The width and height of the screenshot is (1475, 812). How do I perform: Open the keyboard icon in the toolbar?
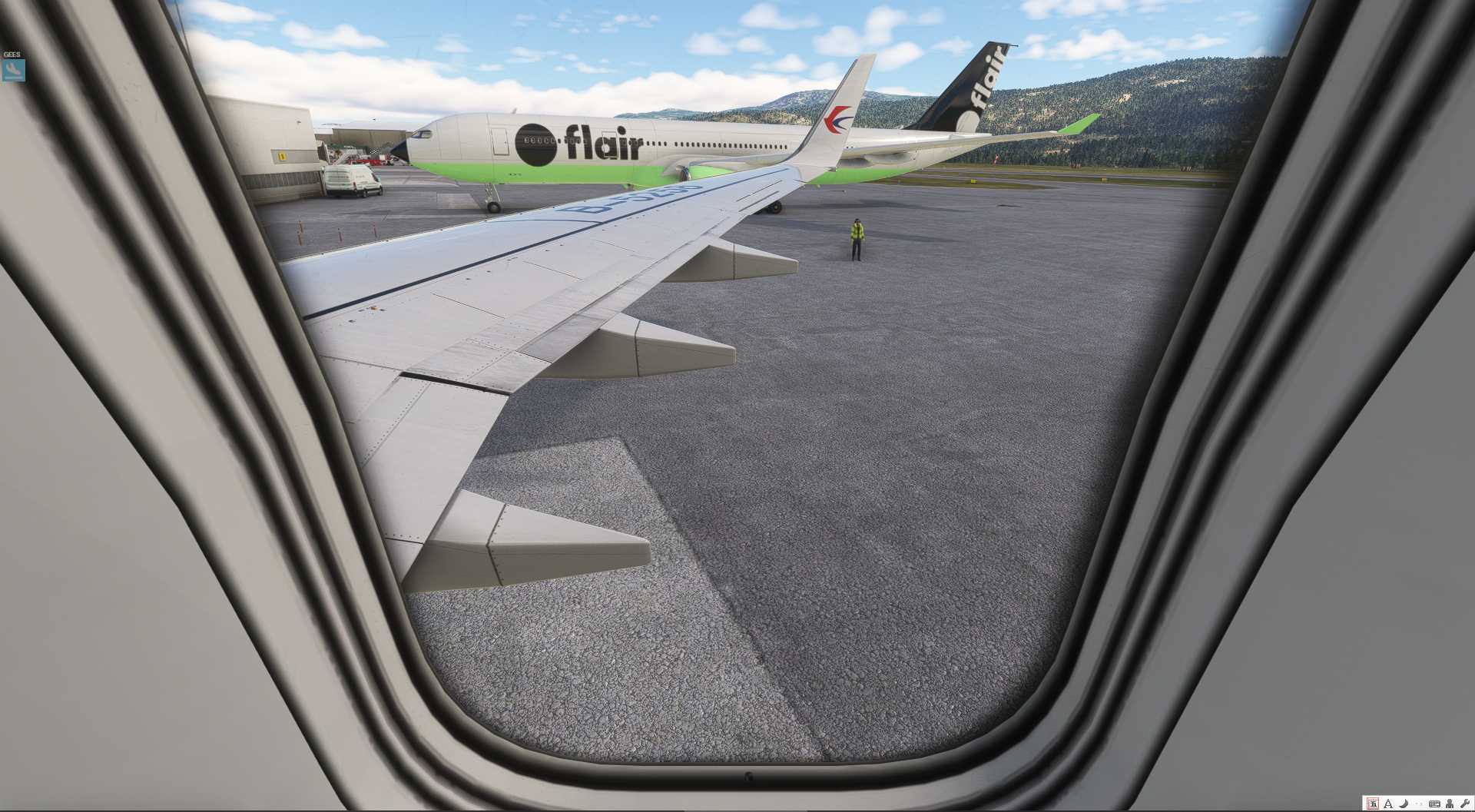(x=1434, y=804)
